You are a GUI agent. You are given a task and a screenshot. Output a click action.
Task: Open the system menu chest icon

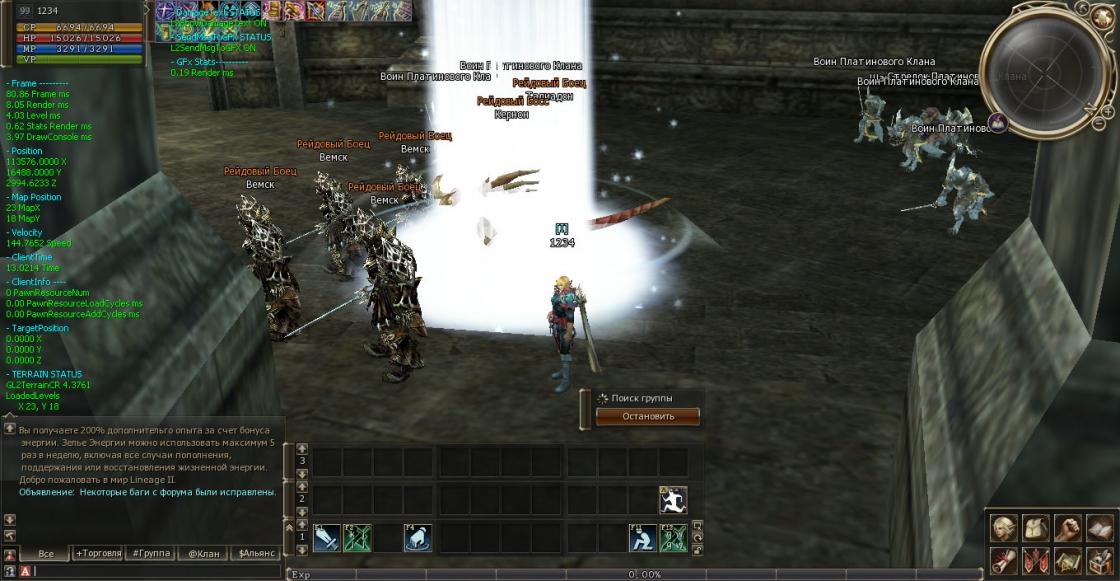[x=1099, y=560]
